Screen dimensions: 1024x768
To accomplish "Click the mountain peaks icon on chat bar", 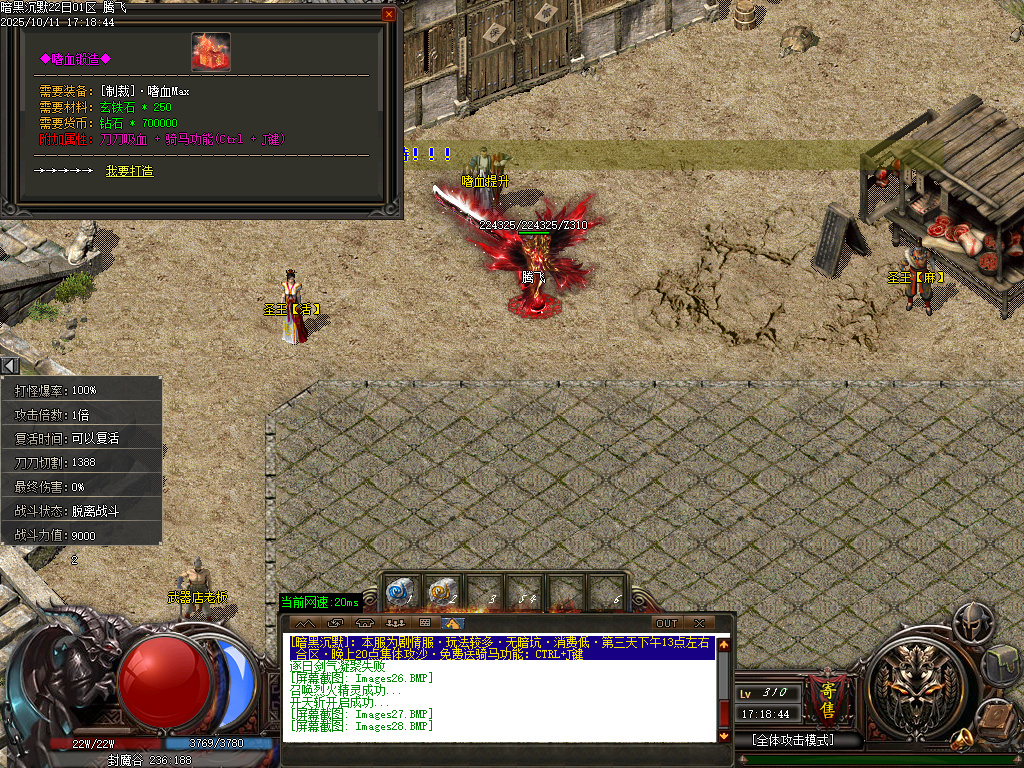I will [x=303, y=624].
